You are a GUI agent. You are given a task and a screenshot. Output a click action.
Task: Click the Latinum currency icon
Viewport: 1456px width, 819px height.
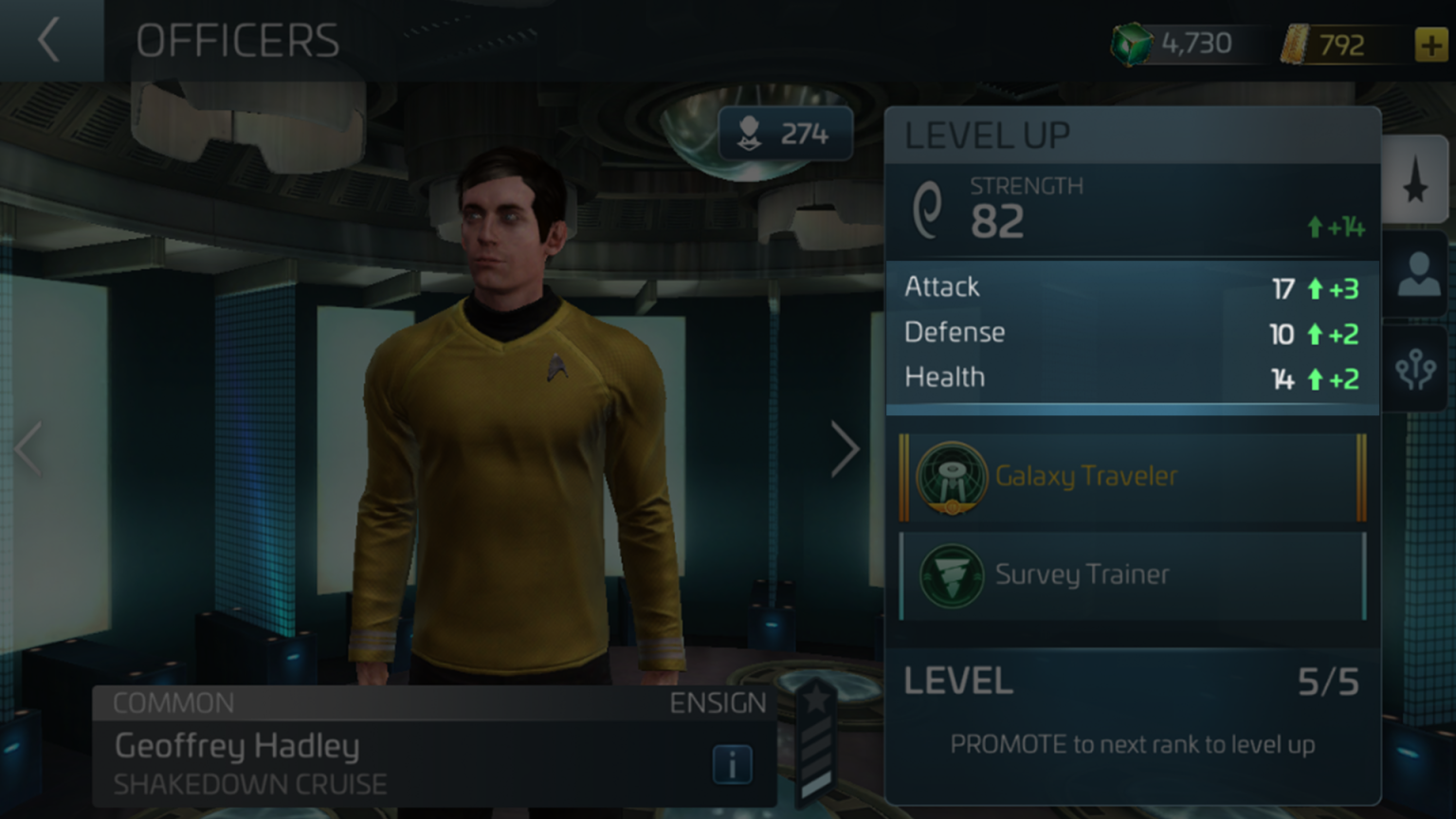1298,44
